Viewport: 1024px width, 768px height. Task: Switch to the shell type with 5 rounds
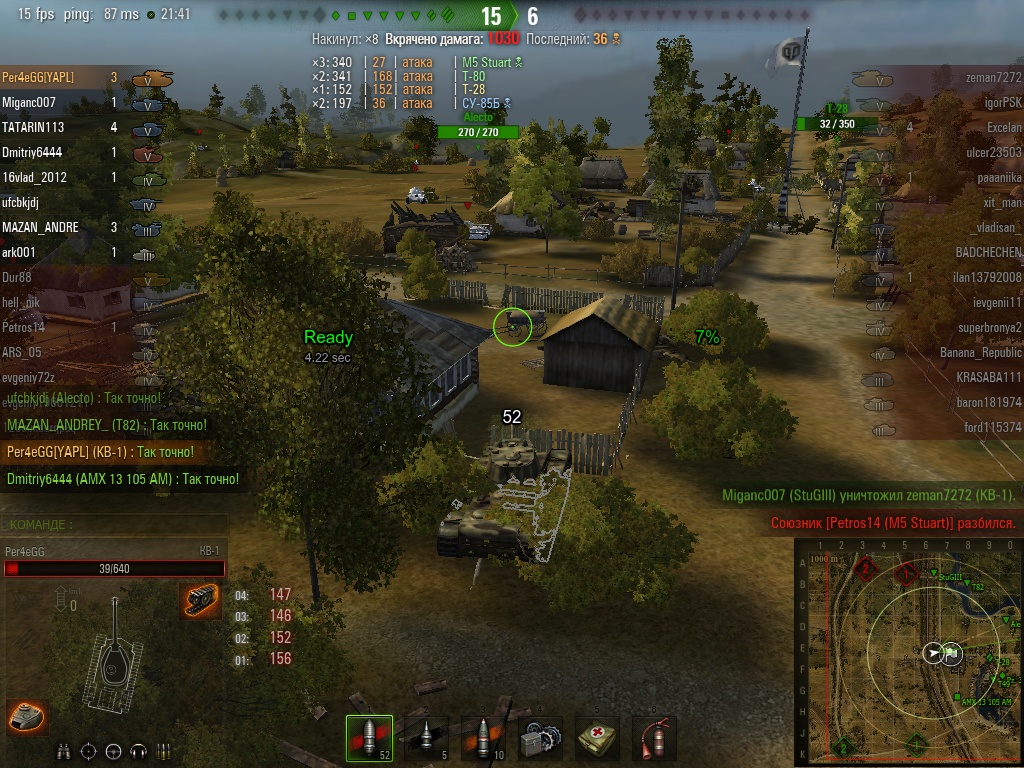[424, 739]
